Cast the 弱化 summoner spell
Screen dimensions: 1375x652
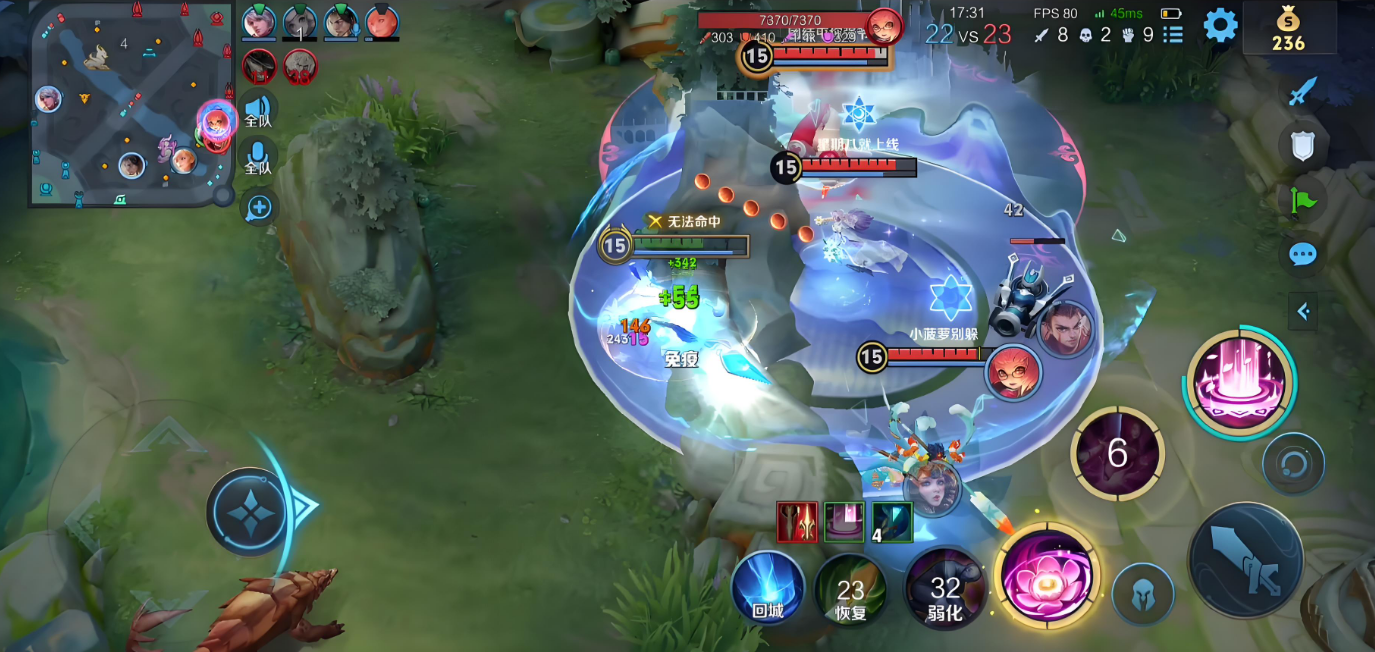[945, 590]
